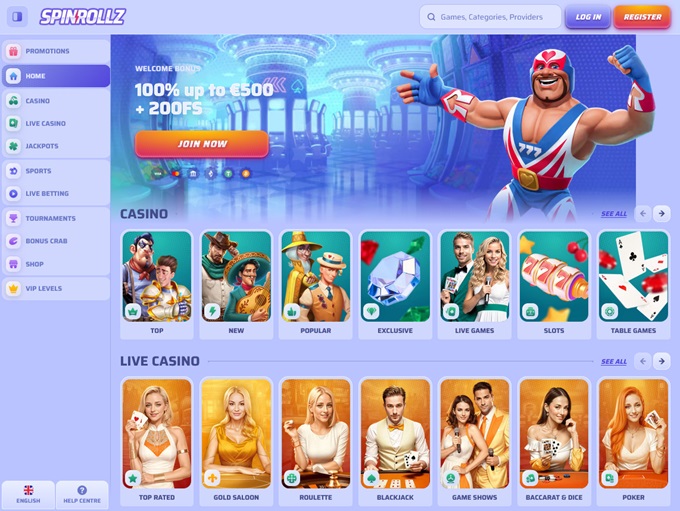Open the Roulette live casino tile
680x511 pixels.
(x=315, y=439)
